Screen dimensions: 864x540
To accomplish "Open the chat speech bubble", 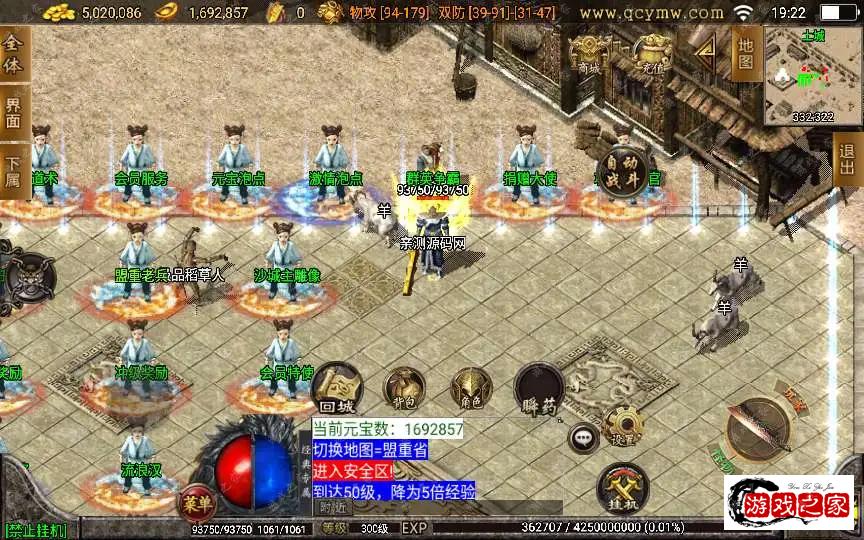I will pos(582,437).
